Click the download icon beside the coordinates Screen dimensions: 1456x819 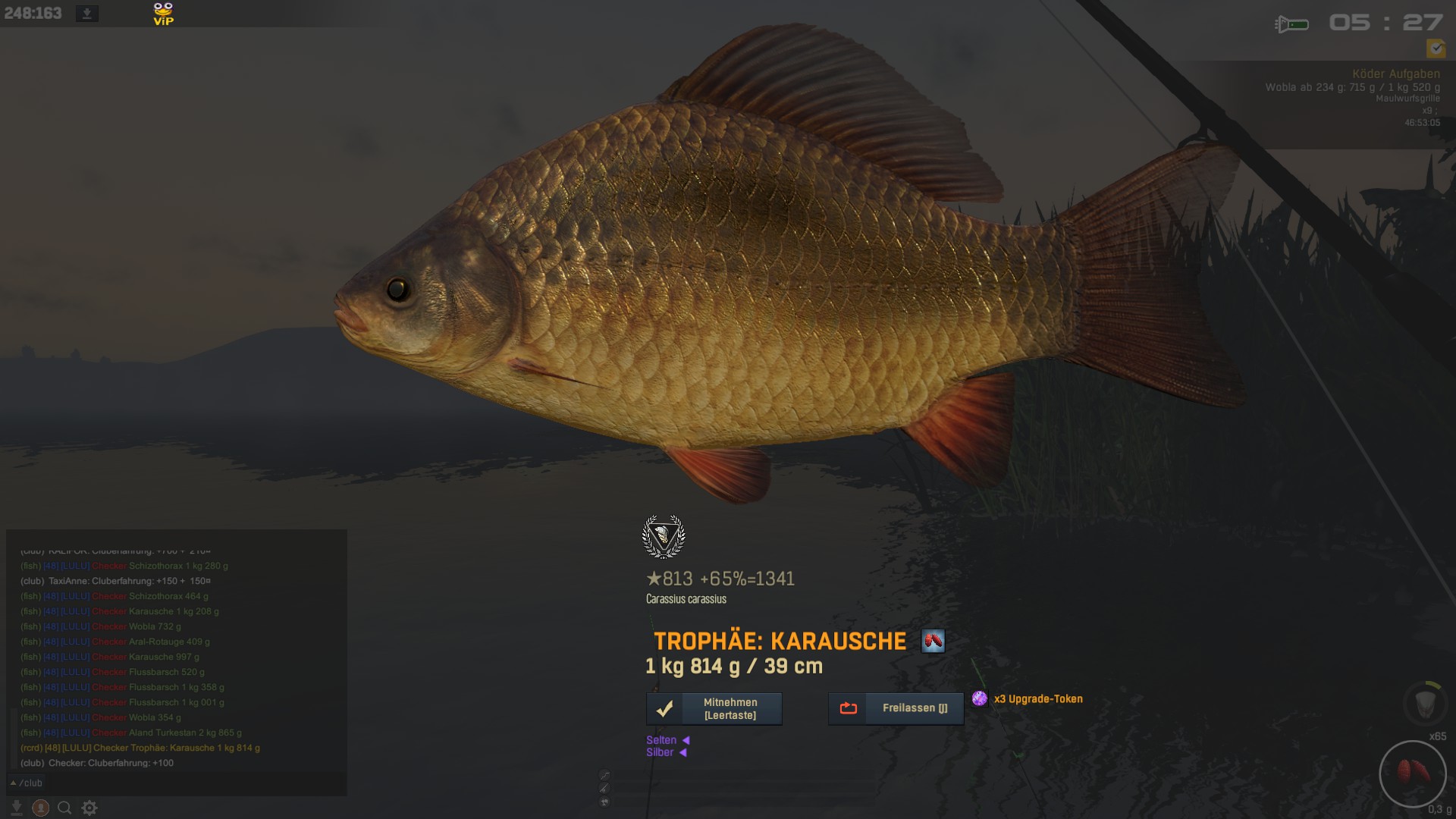[x=87, y=14]
